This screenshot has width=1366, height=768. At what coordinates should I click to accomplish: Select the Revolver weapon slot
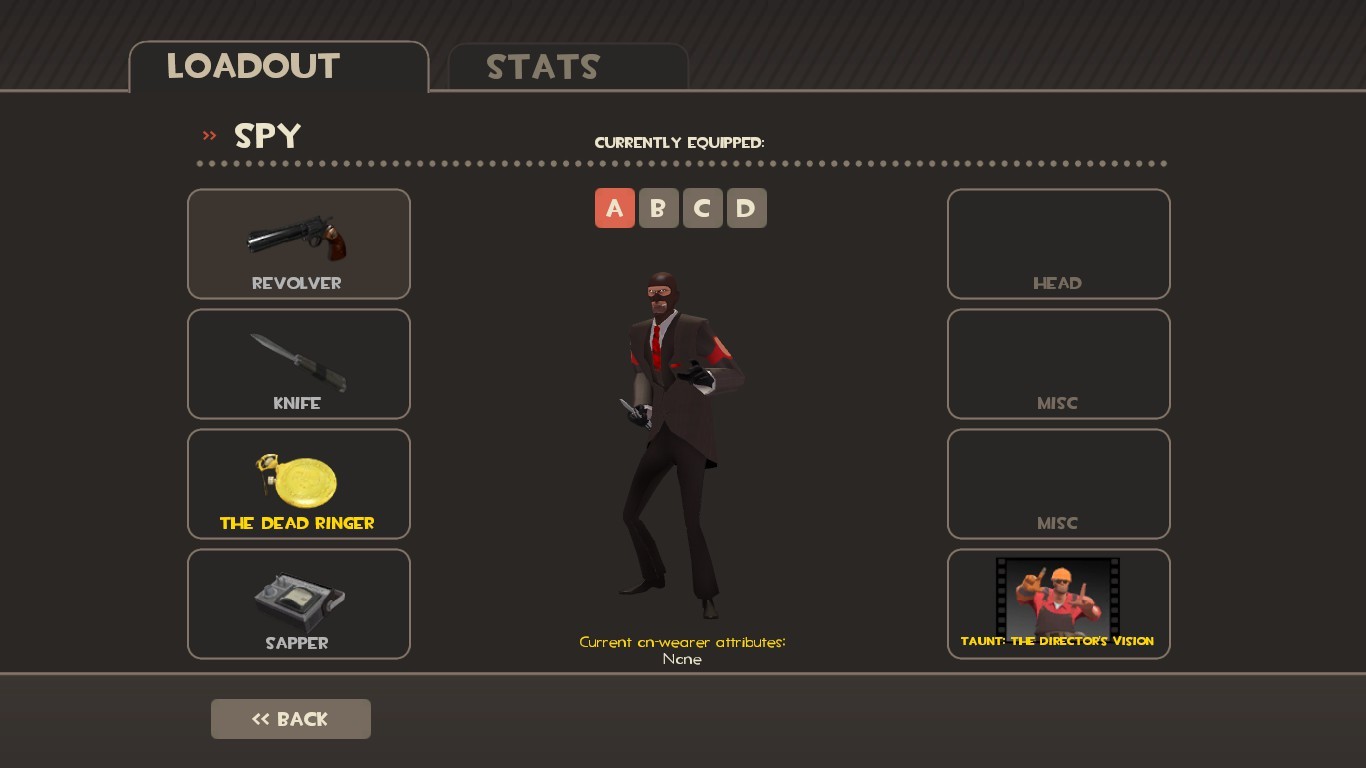[298, 243]
